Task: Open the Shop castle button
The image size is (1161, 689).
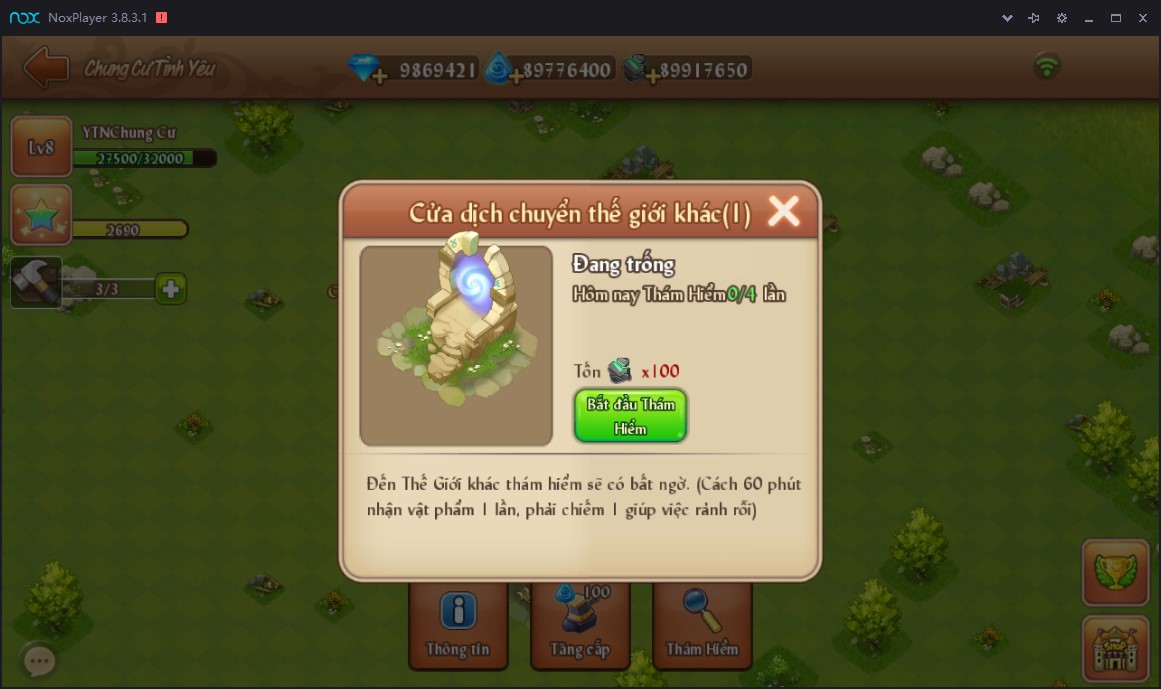Action: coord(1114,648)
